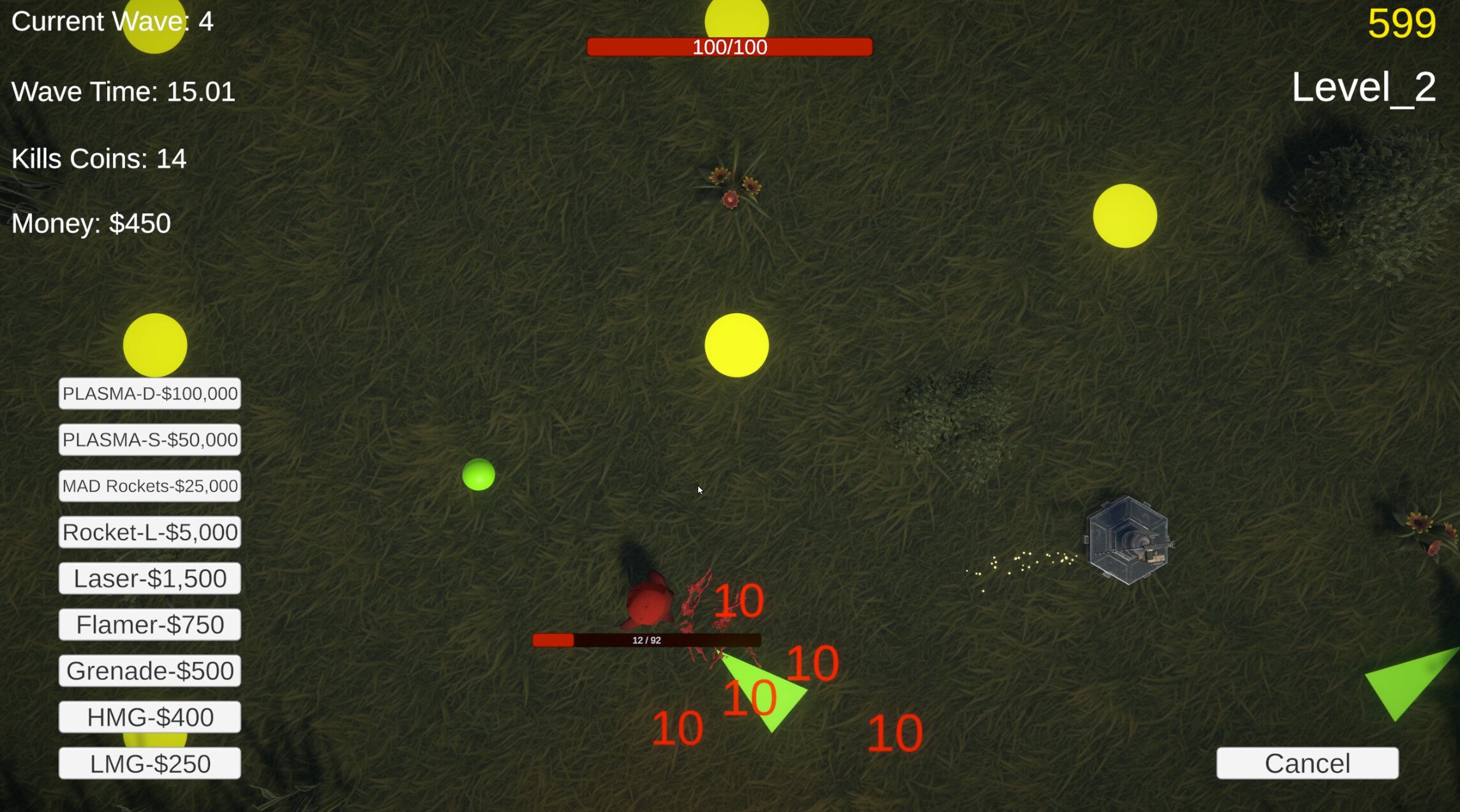Purchase the MAD Rockets weapon
This screenshot has width=1460, height=812.
click(x=149, y=485)
